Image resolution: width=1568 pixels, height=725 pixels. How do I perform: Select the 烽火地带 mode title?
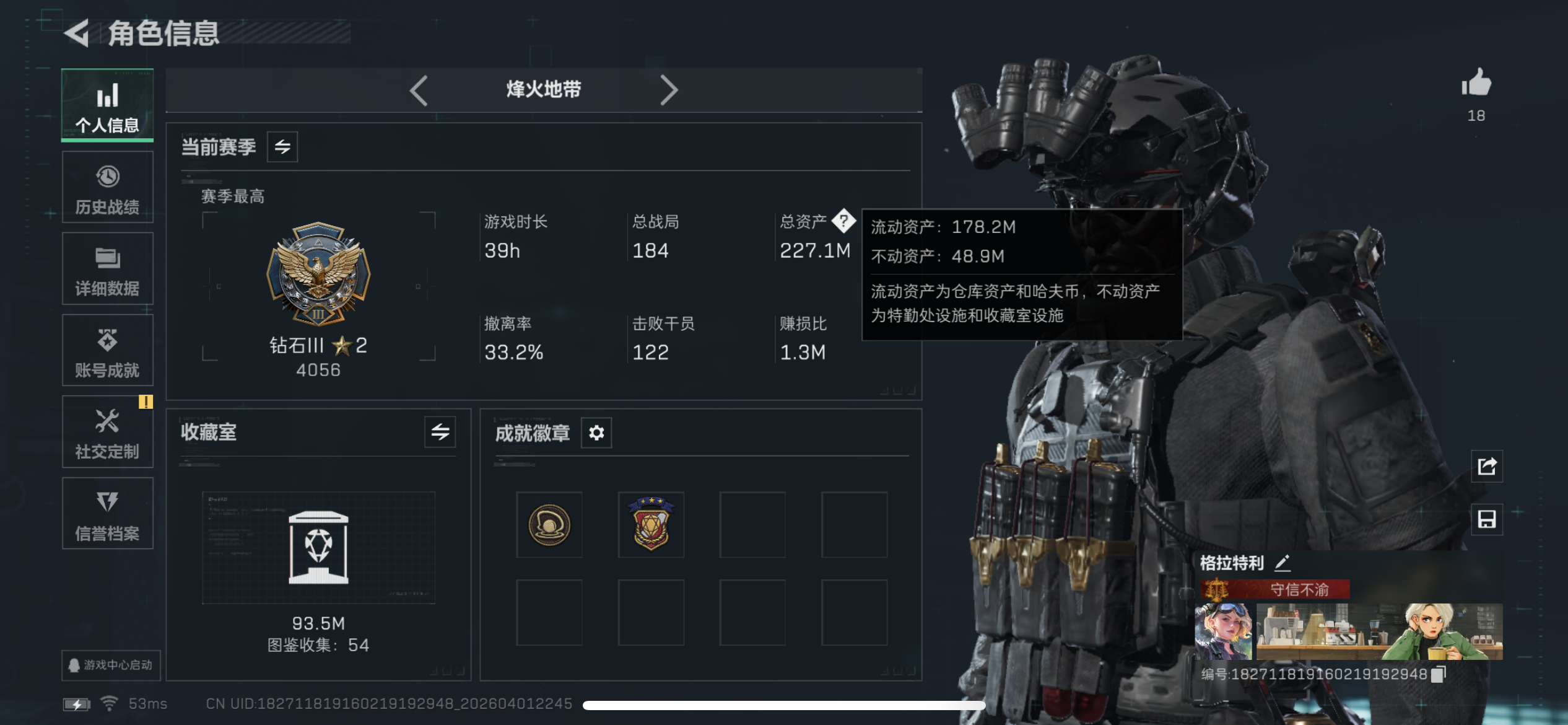point(544,90)
